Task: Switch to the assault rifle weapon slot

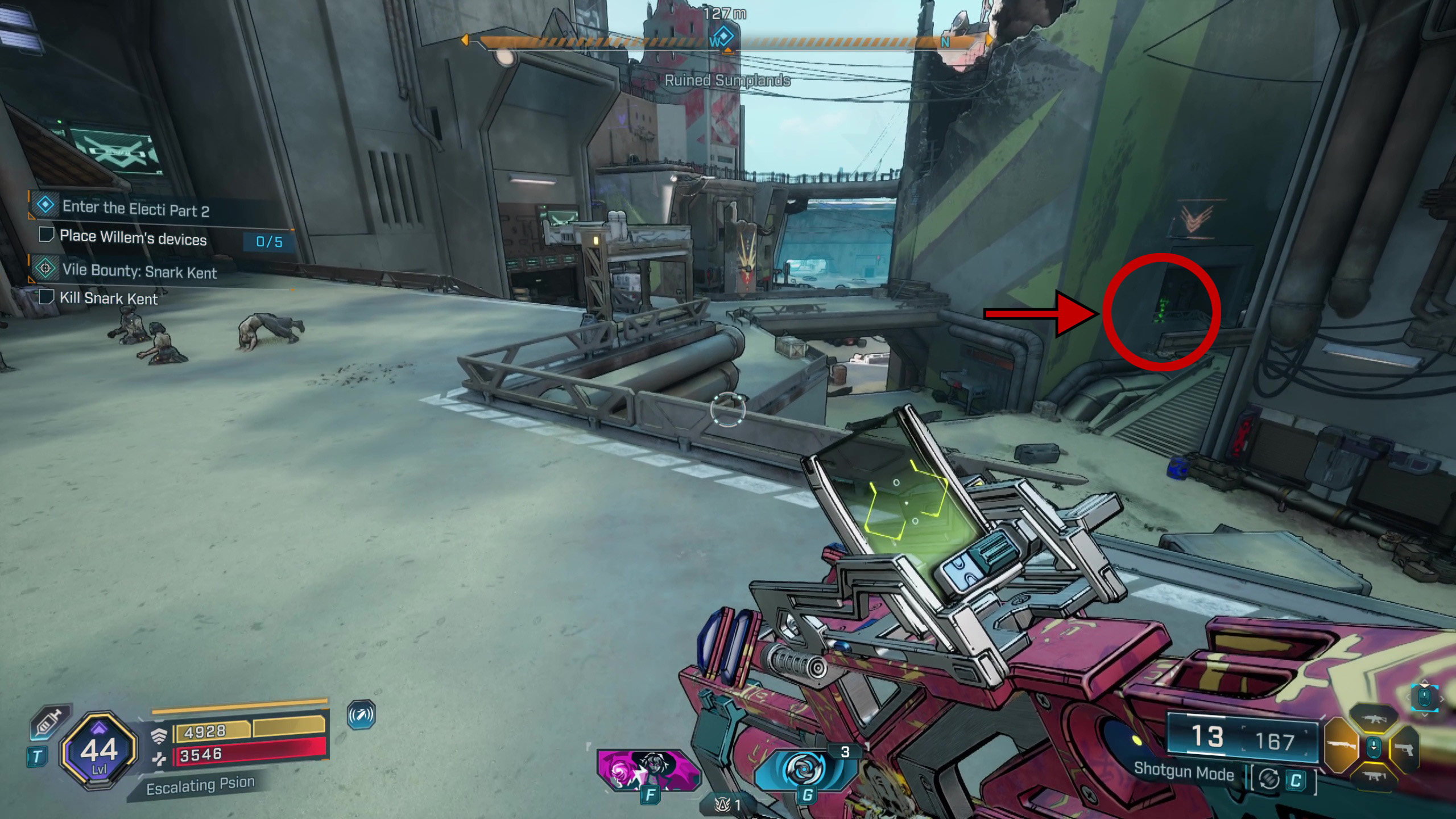Action: (x=1374, y=720)
